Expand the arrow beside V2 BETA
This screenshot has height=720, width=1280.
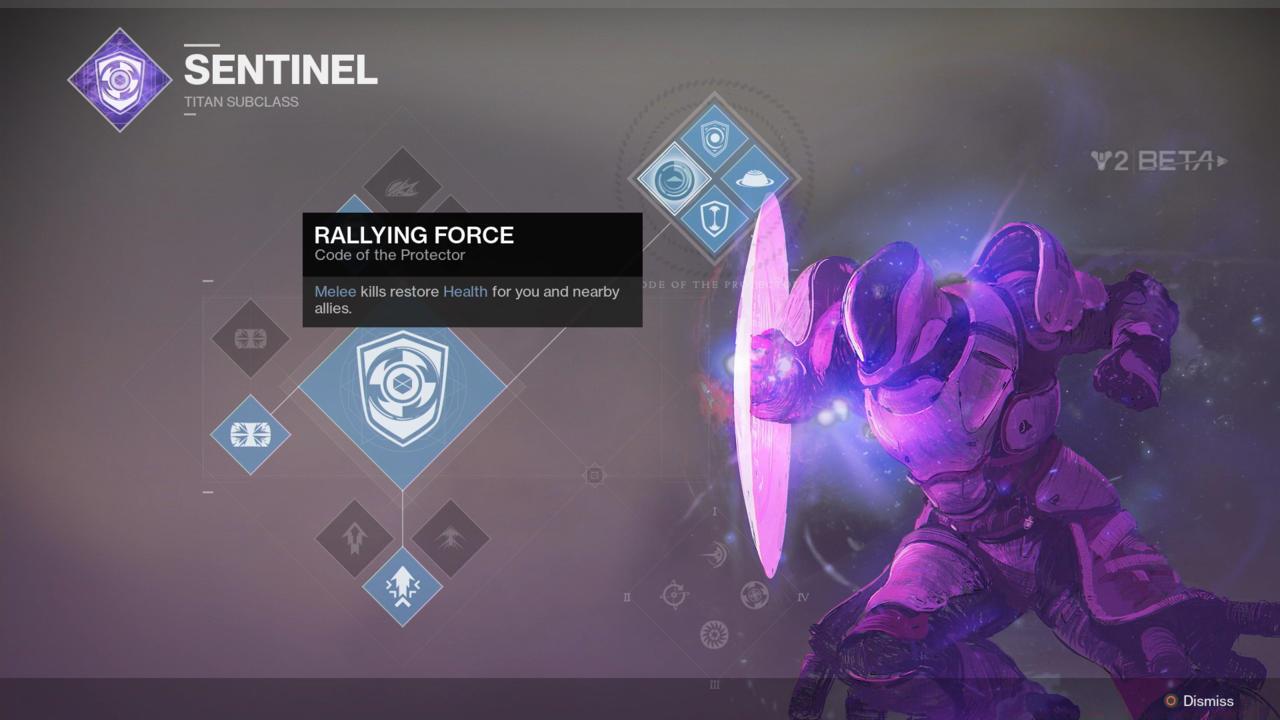coord(1222,160)
